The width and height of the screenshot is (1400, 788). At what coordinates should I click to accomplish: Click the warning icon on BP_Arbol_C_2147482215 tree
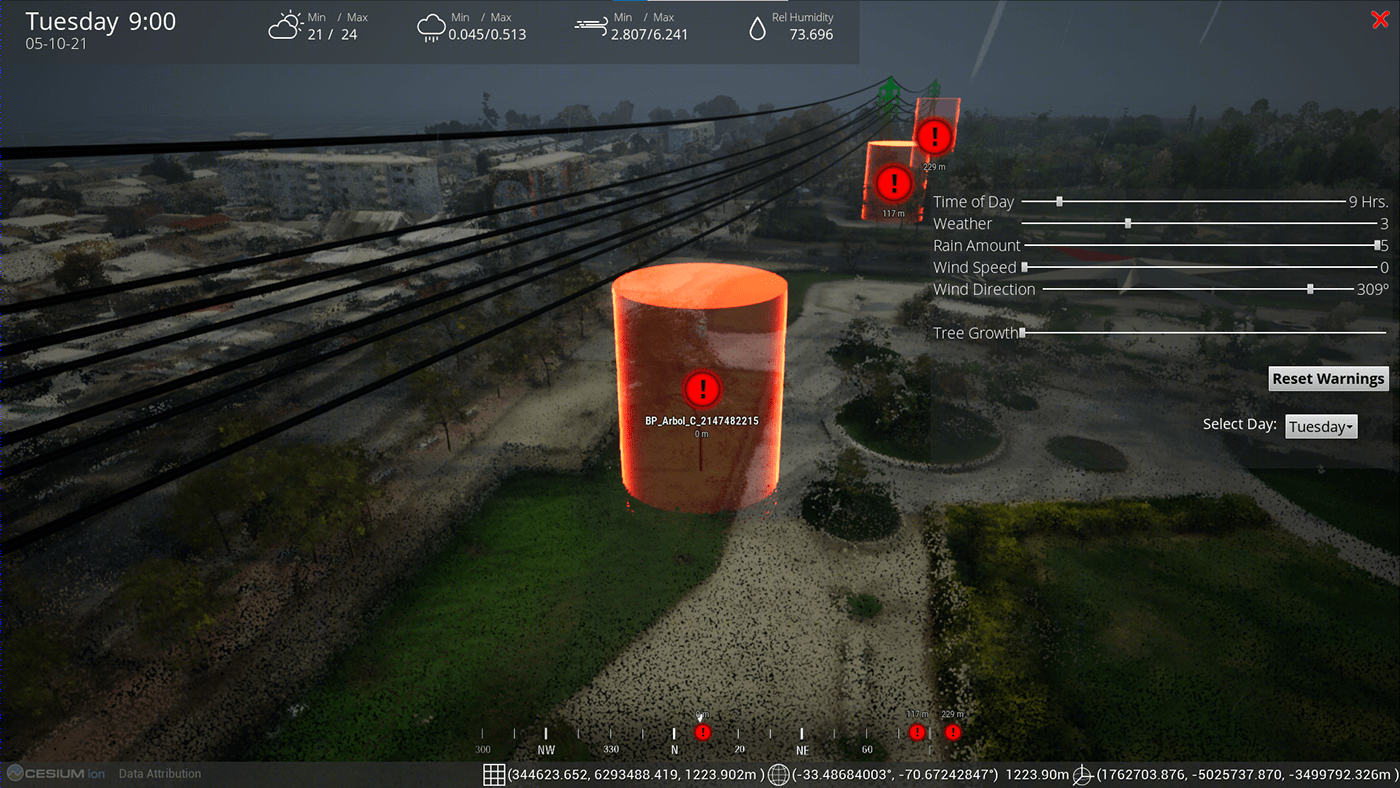click(x=701, y=390)
